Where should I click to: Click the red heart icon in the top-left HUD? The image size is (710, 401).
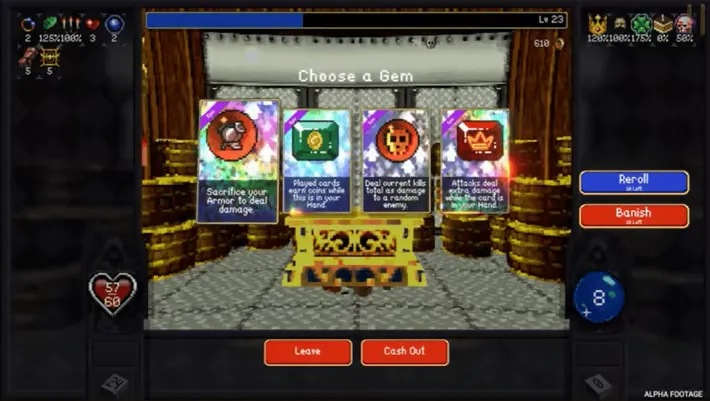click(92, 23)
